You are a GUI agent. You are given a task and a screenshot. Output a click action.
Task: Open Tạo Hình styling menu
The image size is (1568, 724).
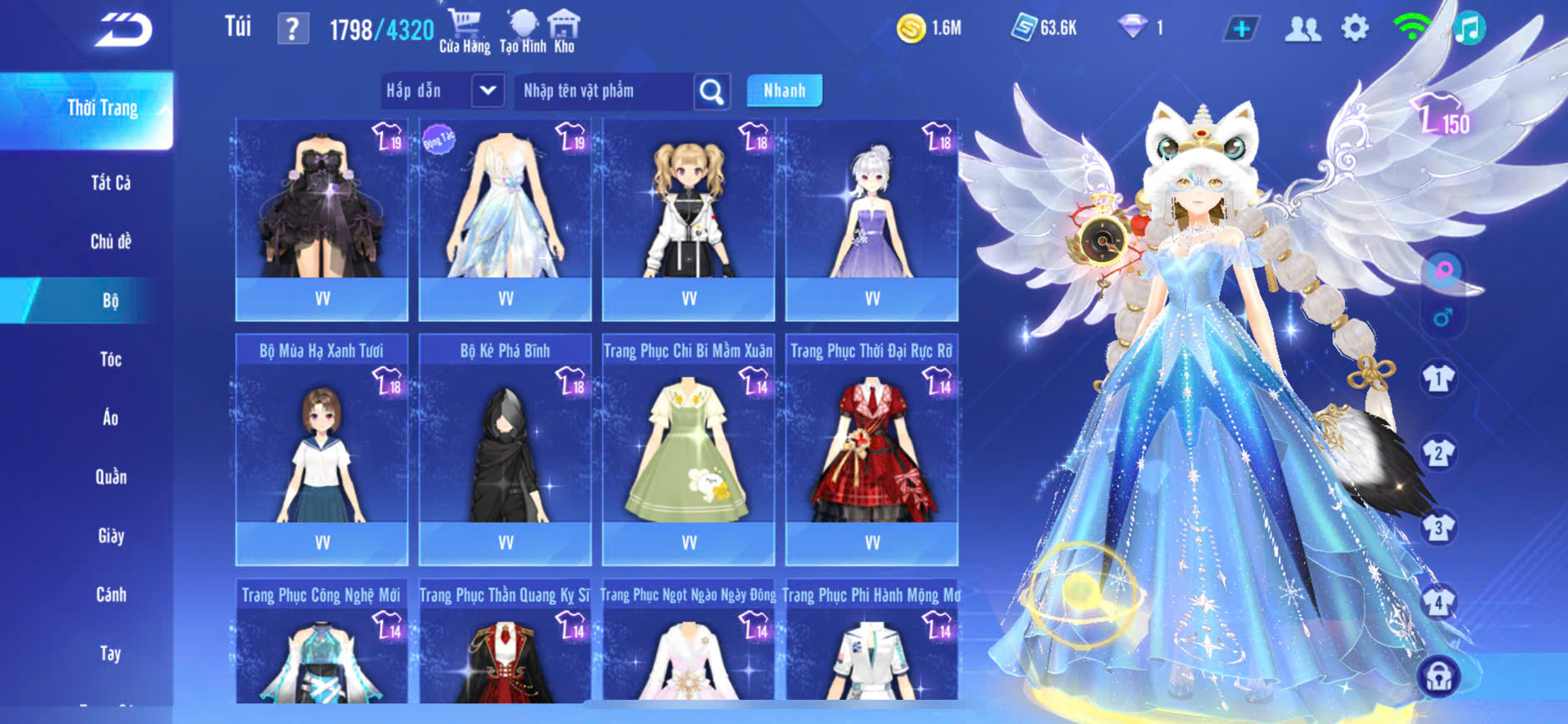[523, 31]
